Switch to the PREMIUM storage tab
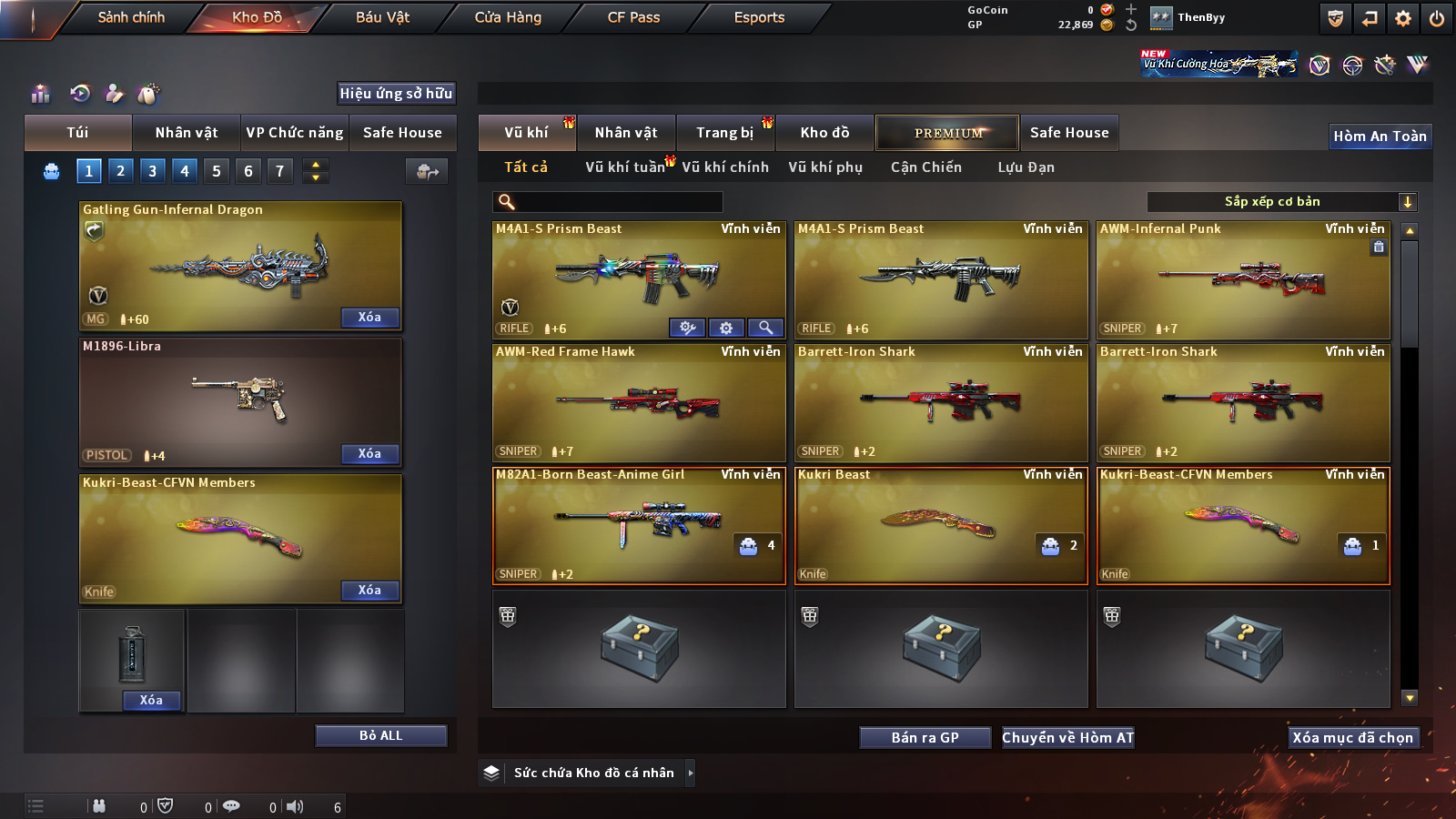 [947, 133]
